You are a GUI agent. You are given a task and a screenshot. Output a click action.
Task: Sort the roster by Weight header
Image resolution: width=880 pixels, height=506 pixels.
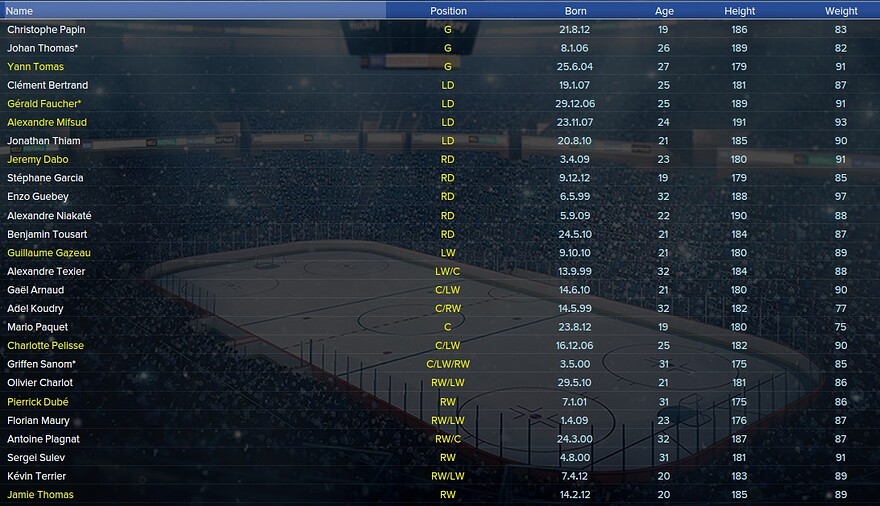[841, 11]
